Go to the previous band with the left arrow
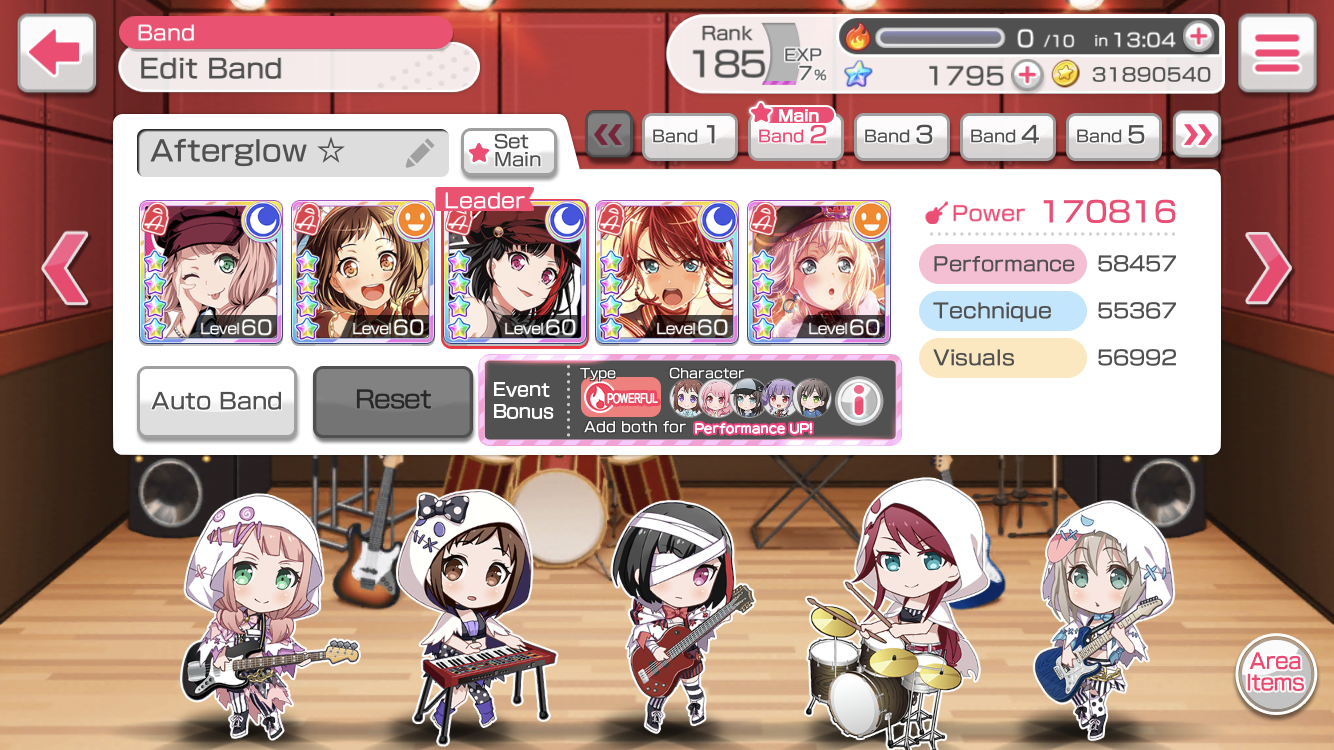1334x750 pixels. [65, 267]
